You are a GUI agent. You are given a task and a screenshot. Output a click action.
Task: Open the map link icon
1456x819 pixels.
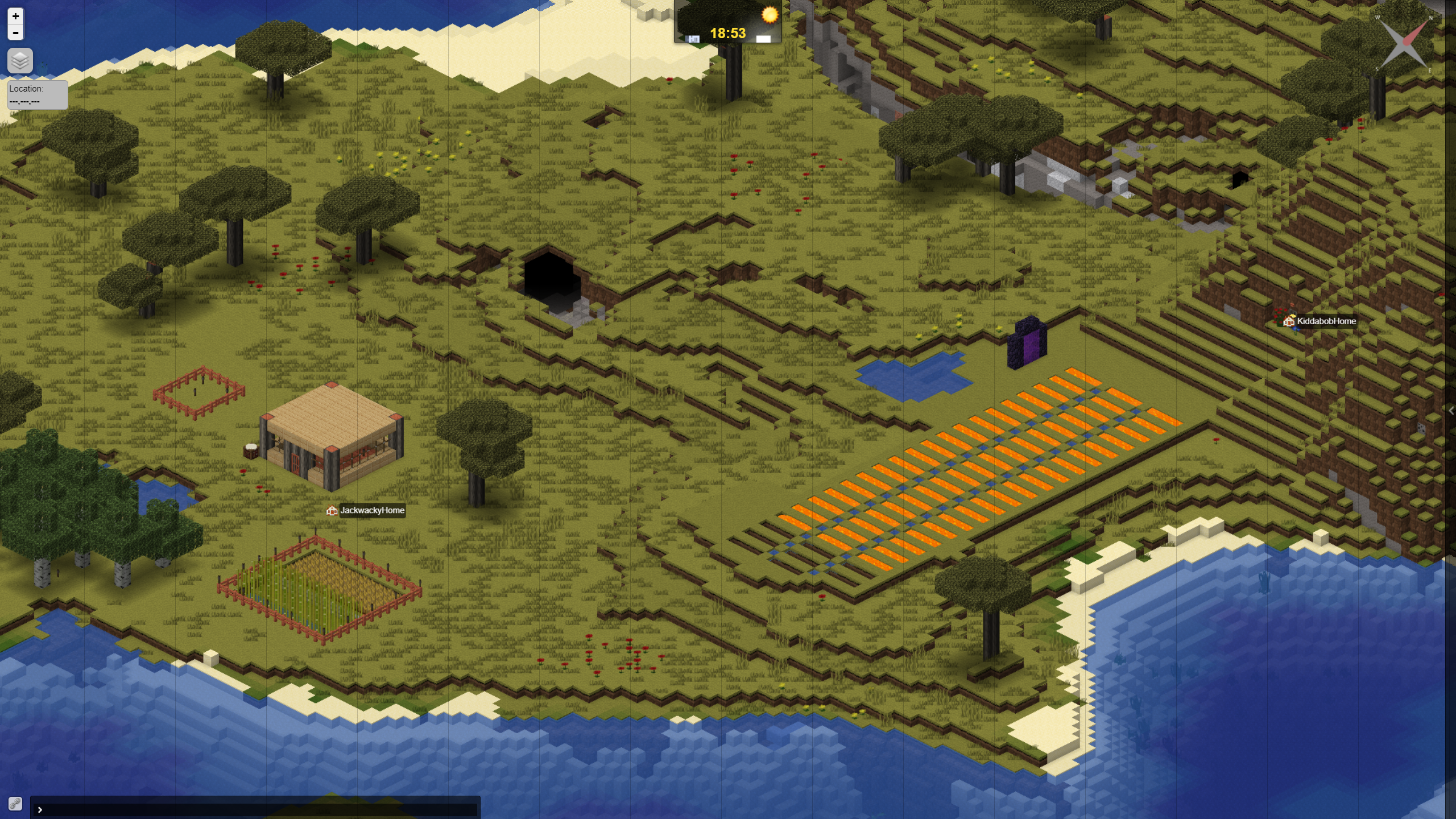tap(15, 803)
